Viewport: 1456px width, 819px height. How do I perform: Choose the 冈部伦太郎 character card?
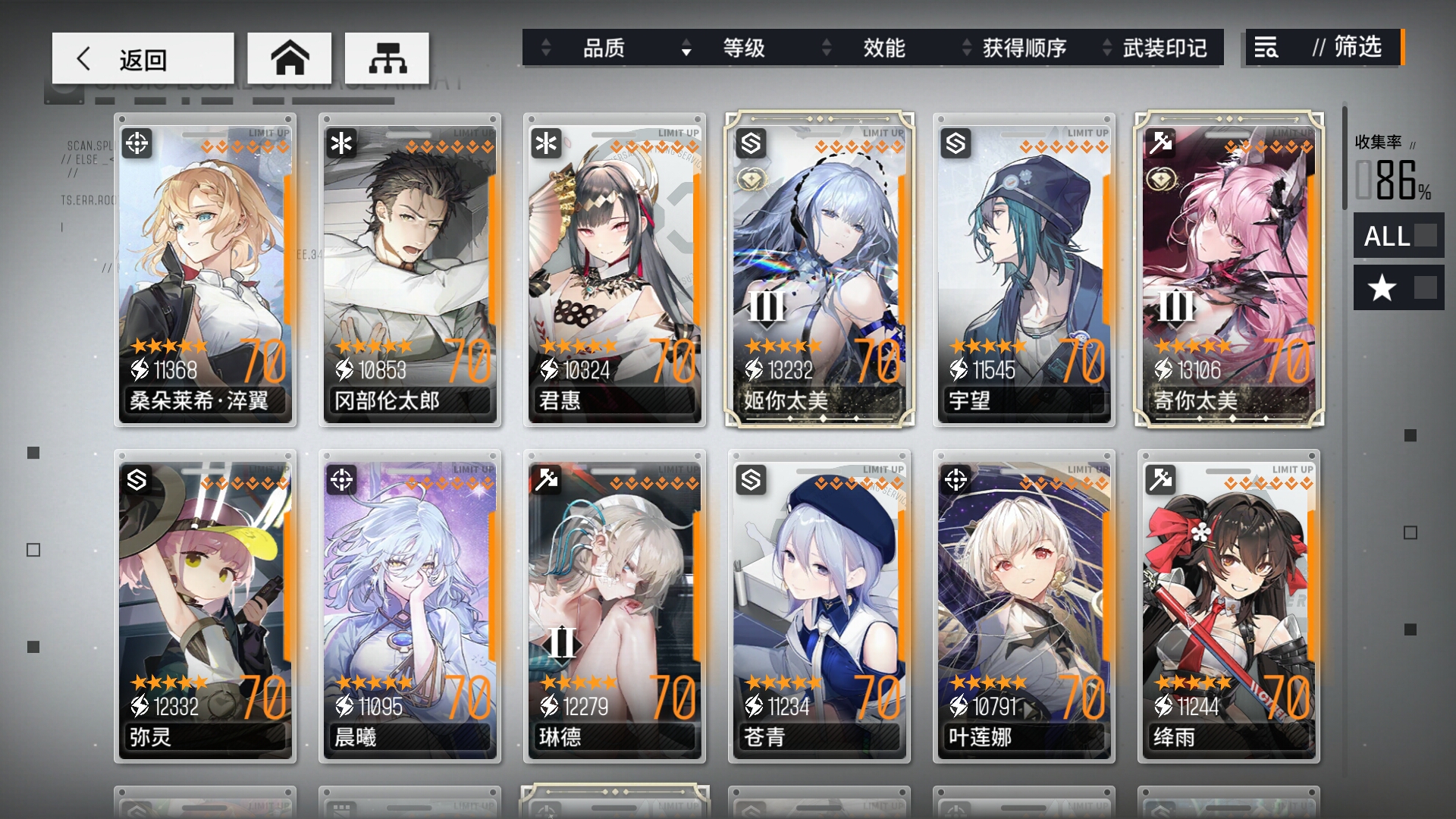[409, 269]
